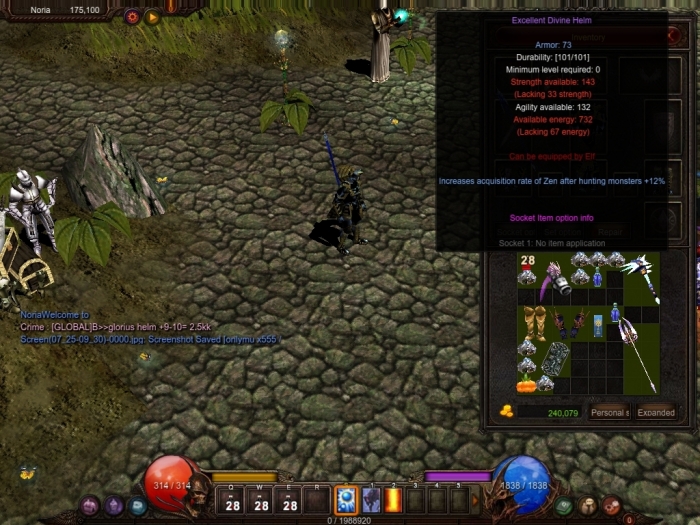The image size is (700, 525).
Task: Close the inventory window
Action: point(673,35)
